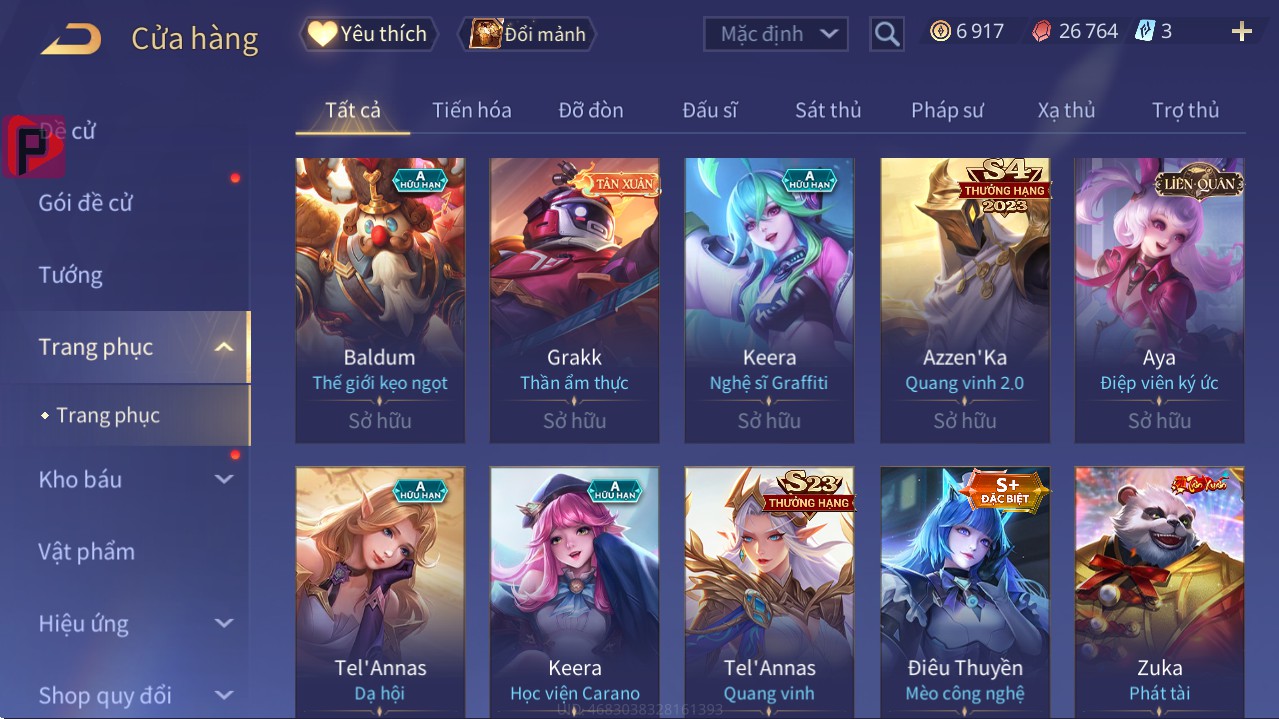The height and width of the screenshot is (719, 1279).
Task: Open the Yêu thích favorites list
Action: click(x=367, y=34)
